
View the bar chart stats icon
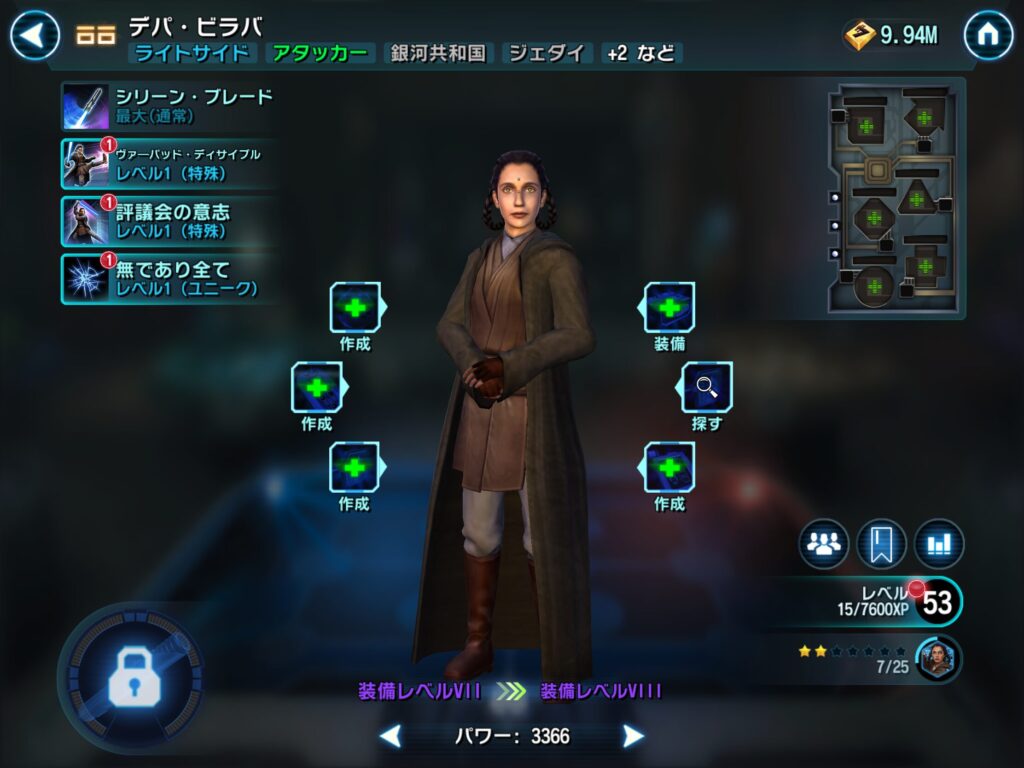pyautogui.click(x=939, y=544)
